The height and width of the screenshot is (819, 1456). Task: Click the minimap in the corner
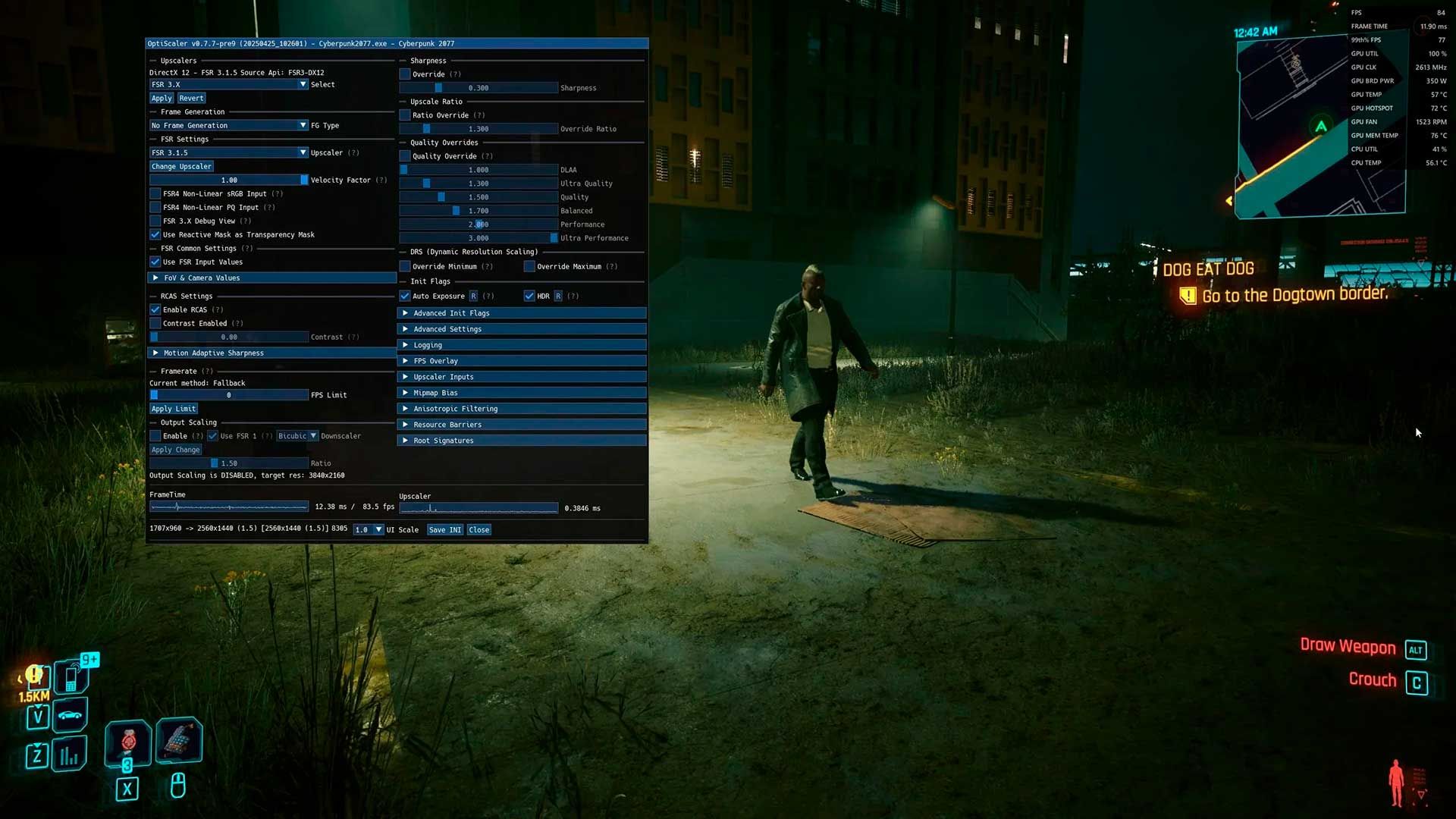coord(1320,127)
